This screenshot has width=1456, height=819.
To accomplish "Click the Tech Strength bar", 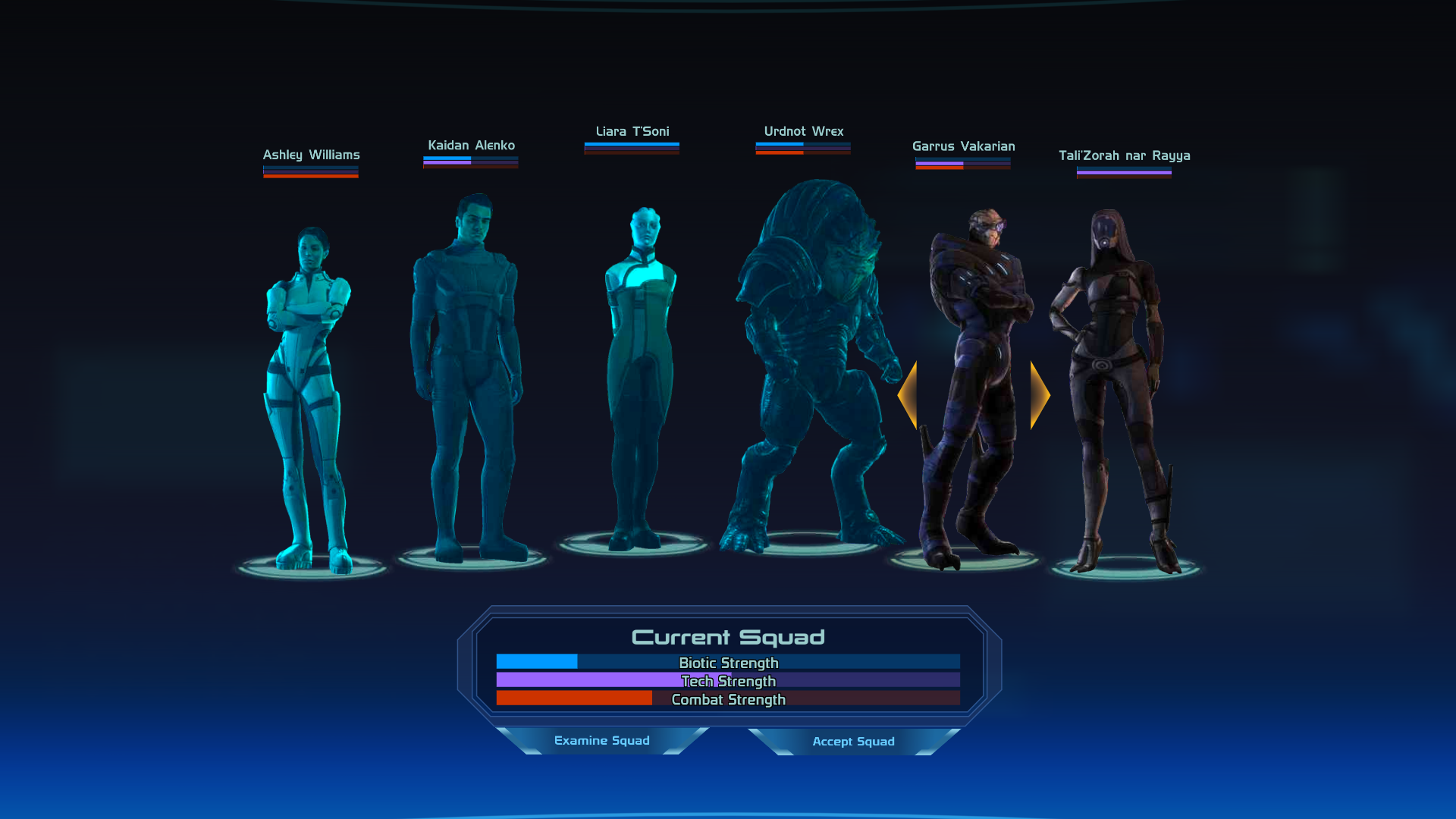I will [x=728, y=681].
